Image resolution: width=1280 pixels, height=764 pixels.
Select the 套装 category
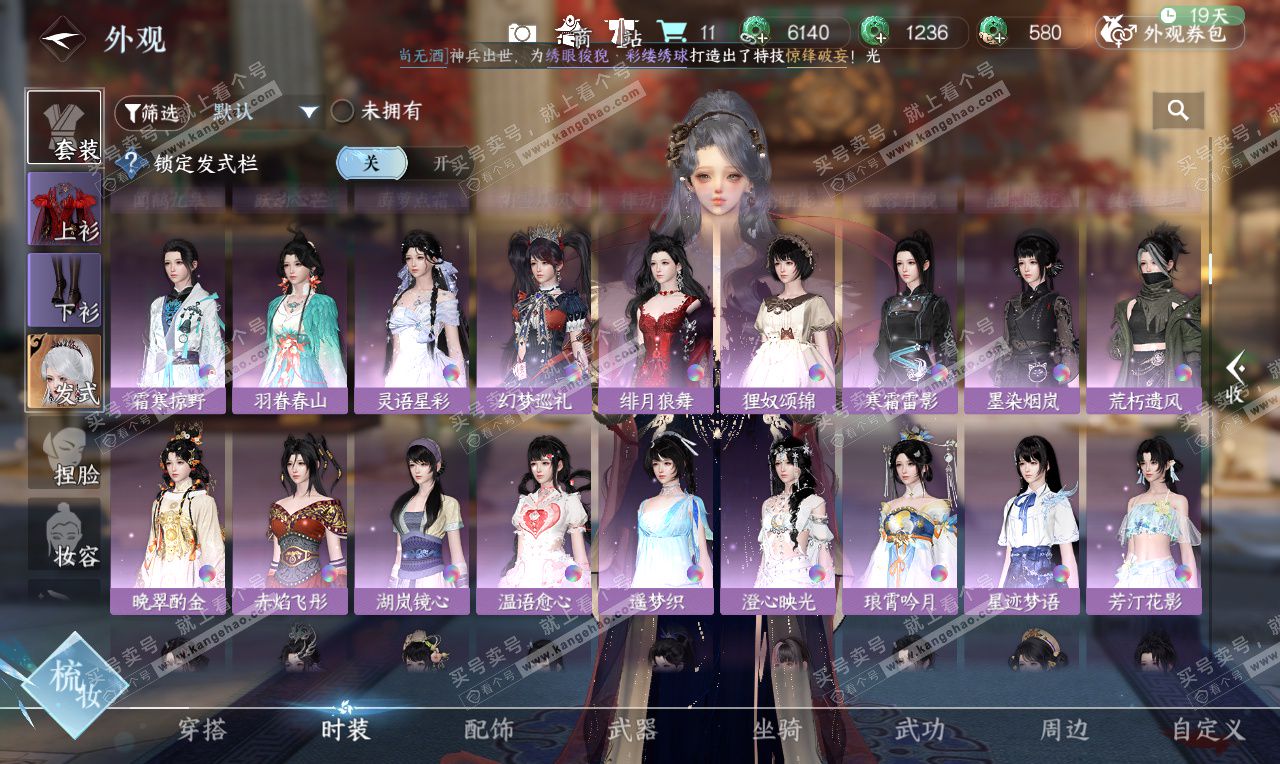tap(64, 127)
